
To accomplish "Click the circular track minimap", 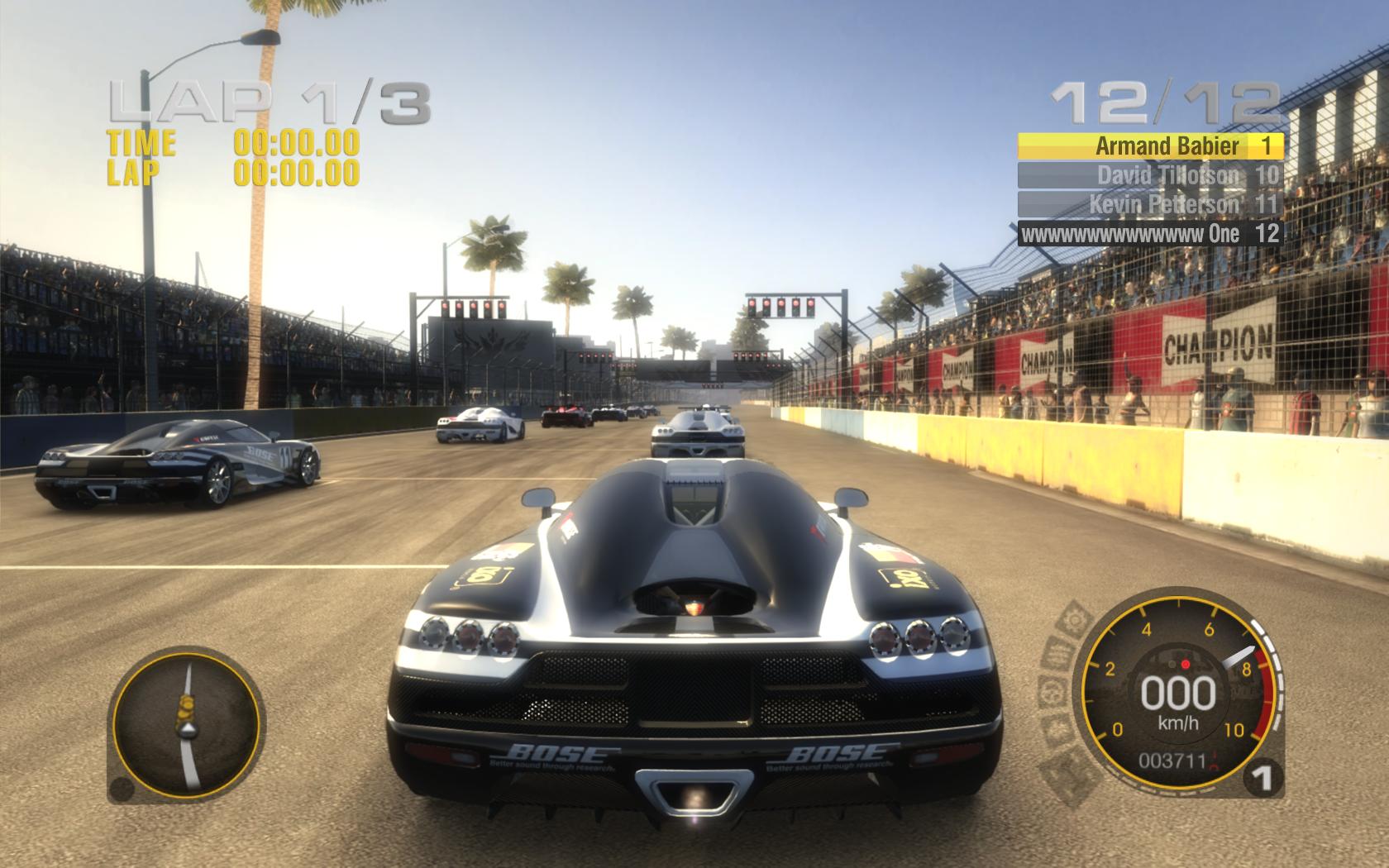I will coord(184,722).
